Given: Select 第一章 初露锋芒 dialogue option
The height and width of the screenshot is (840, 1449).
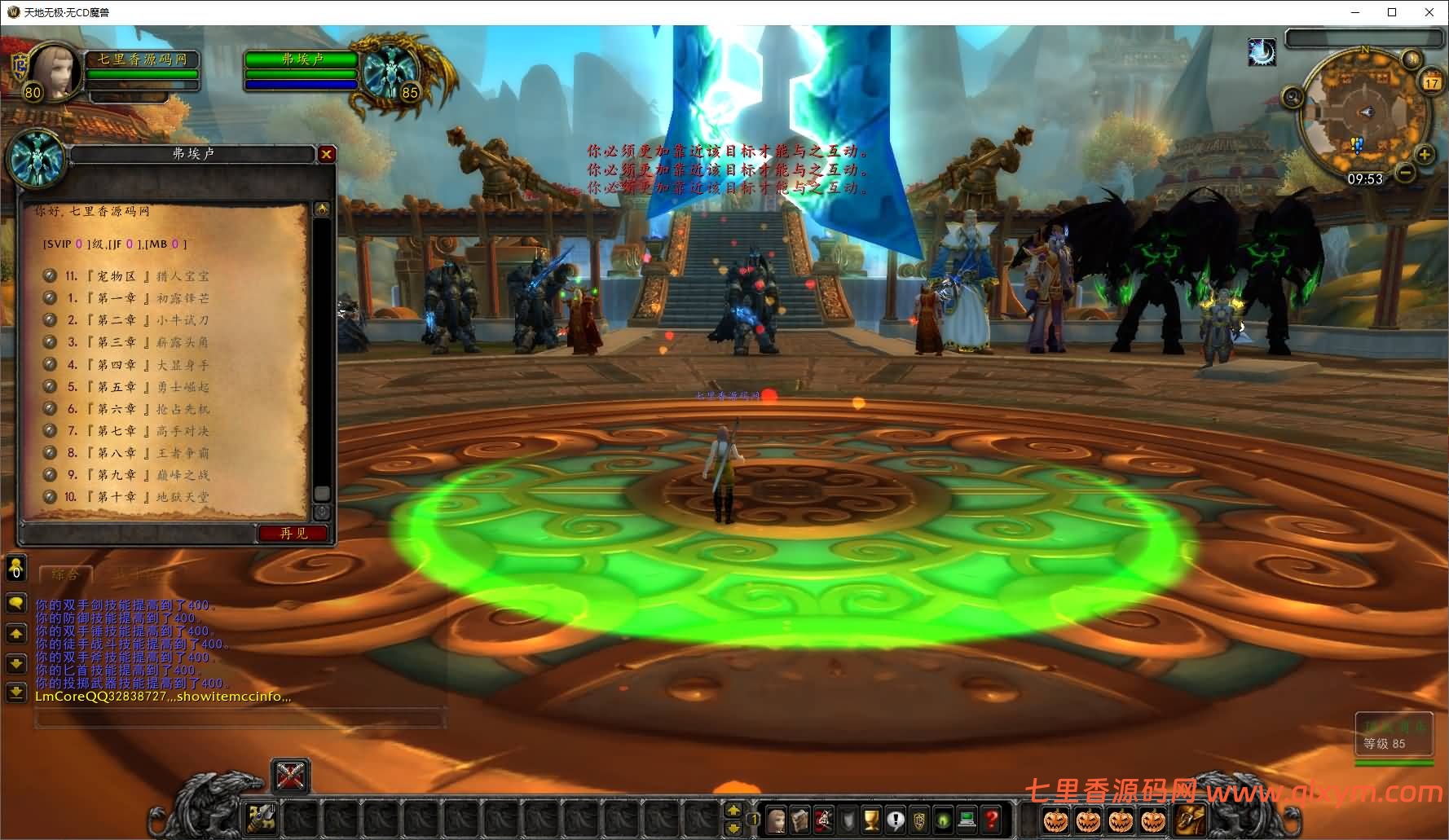Looking at the screenshot, I should pos(137,298).
